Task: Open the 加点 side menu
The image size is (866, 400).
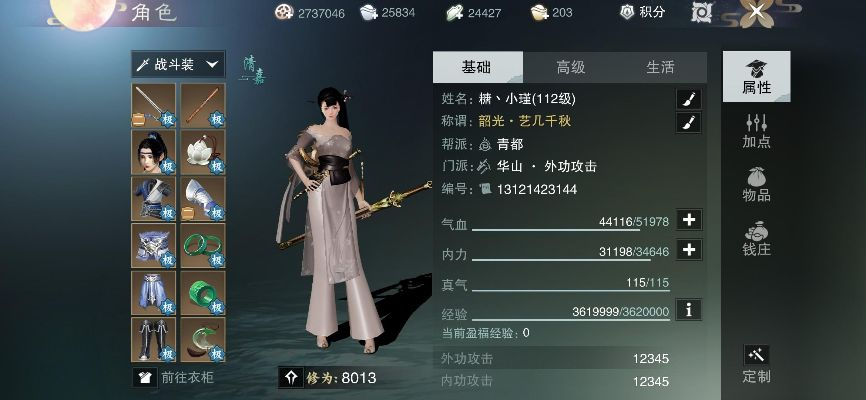Action: (x=756, y=130)
